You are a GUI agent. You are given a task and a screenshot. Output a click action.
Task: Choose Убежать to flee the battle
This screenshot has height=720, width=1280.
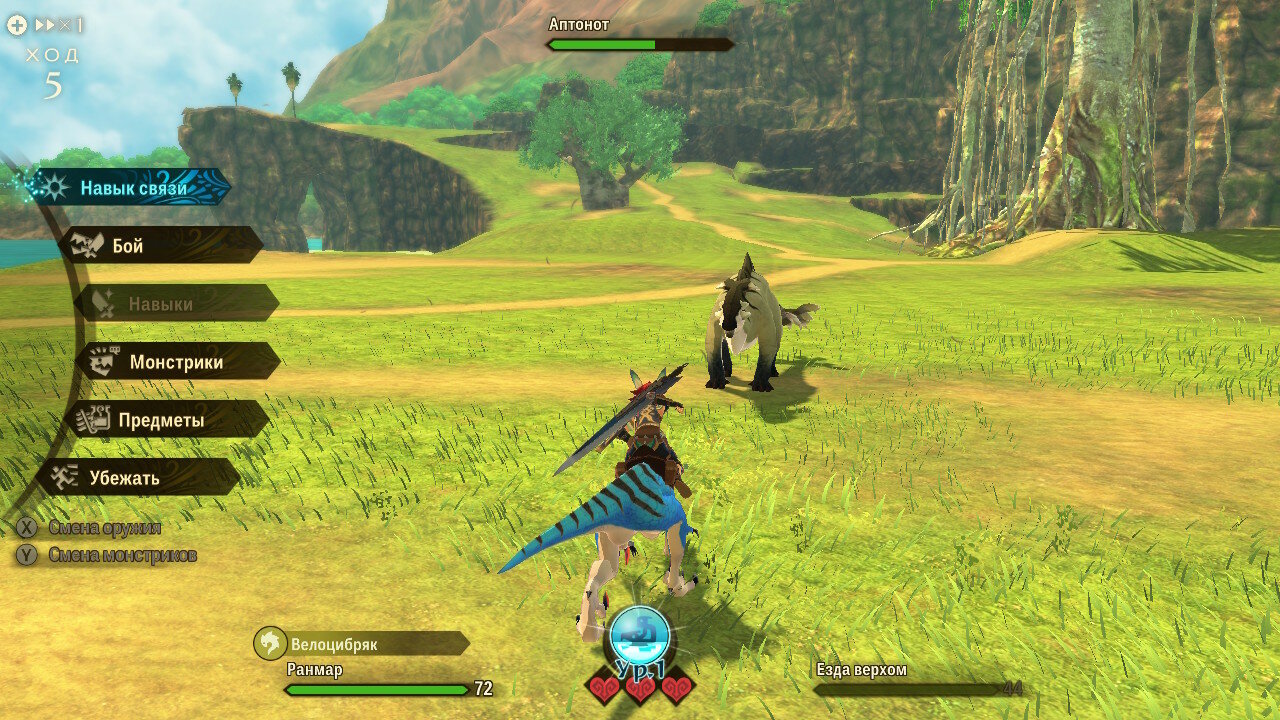tap(138, 477)
